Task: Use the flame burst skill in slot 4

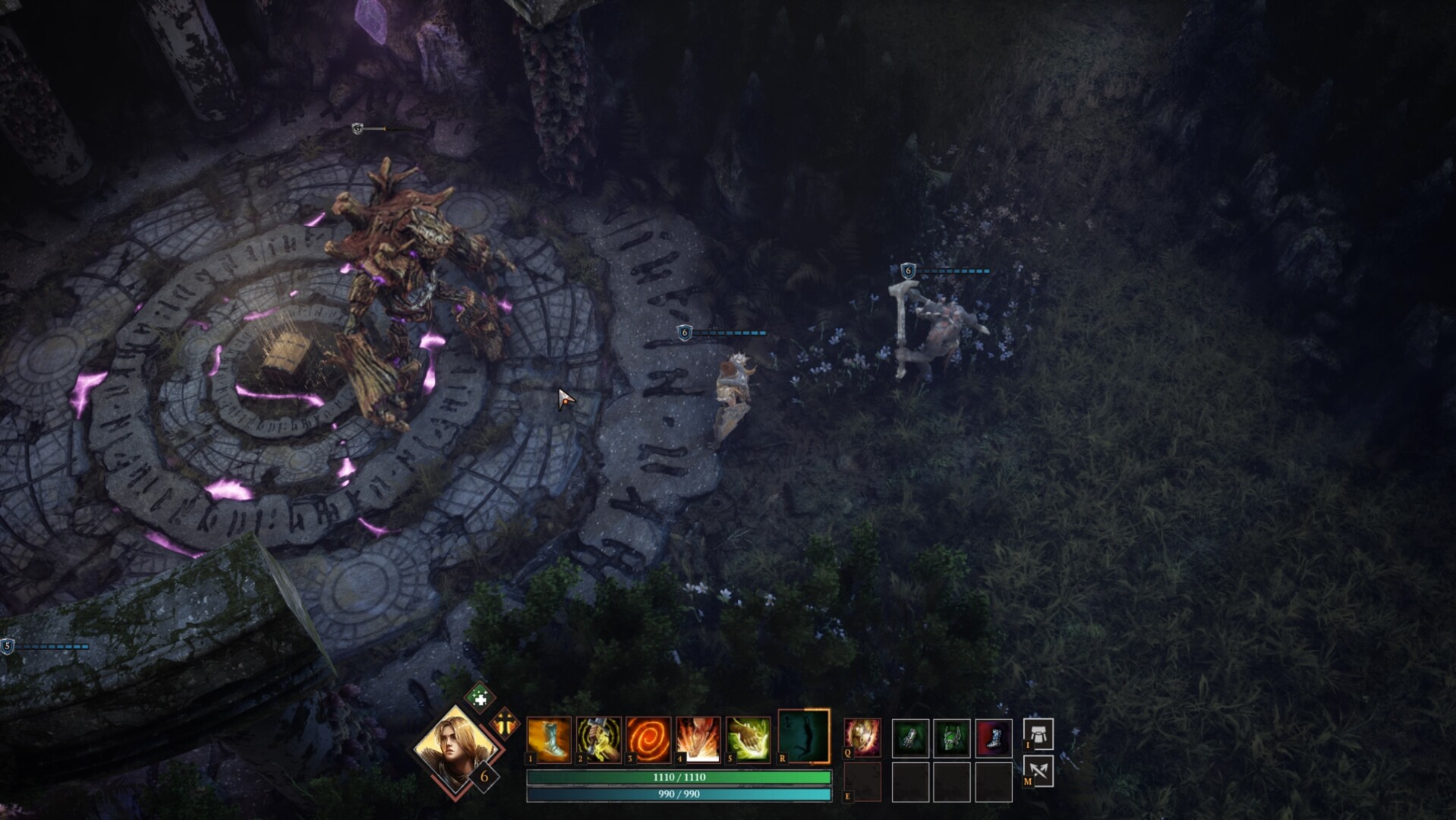Action: tap(696, 739)
